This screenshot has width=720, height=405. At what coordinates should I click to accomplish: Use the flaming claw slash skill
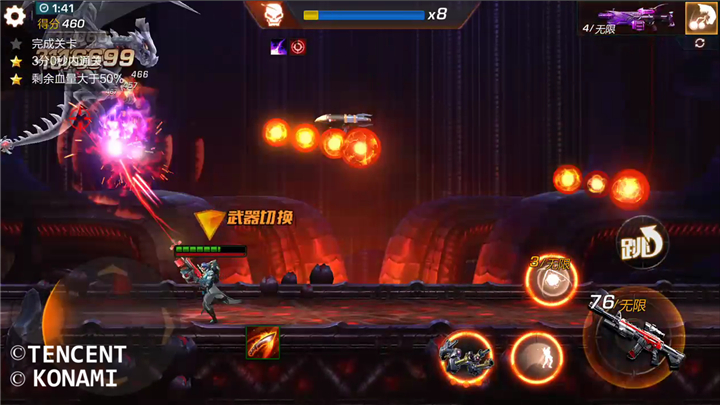(x=262, y=342)
